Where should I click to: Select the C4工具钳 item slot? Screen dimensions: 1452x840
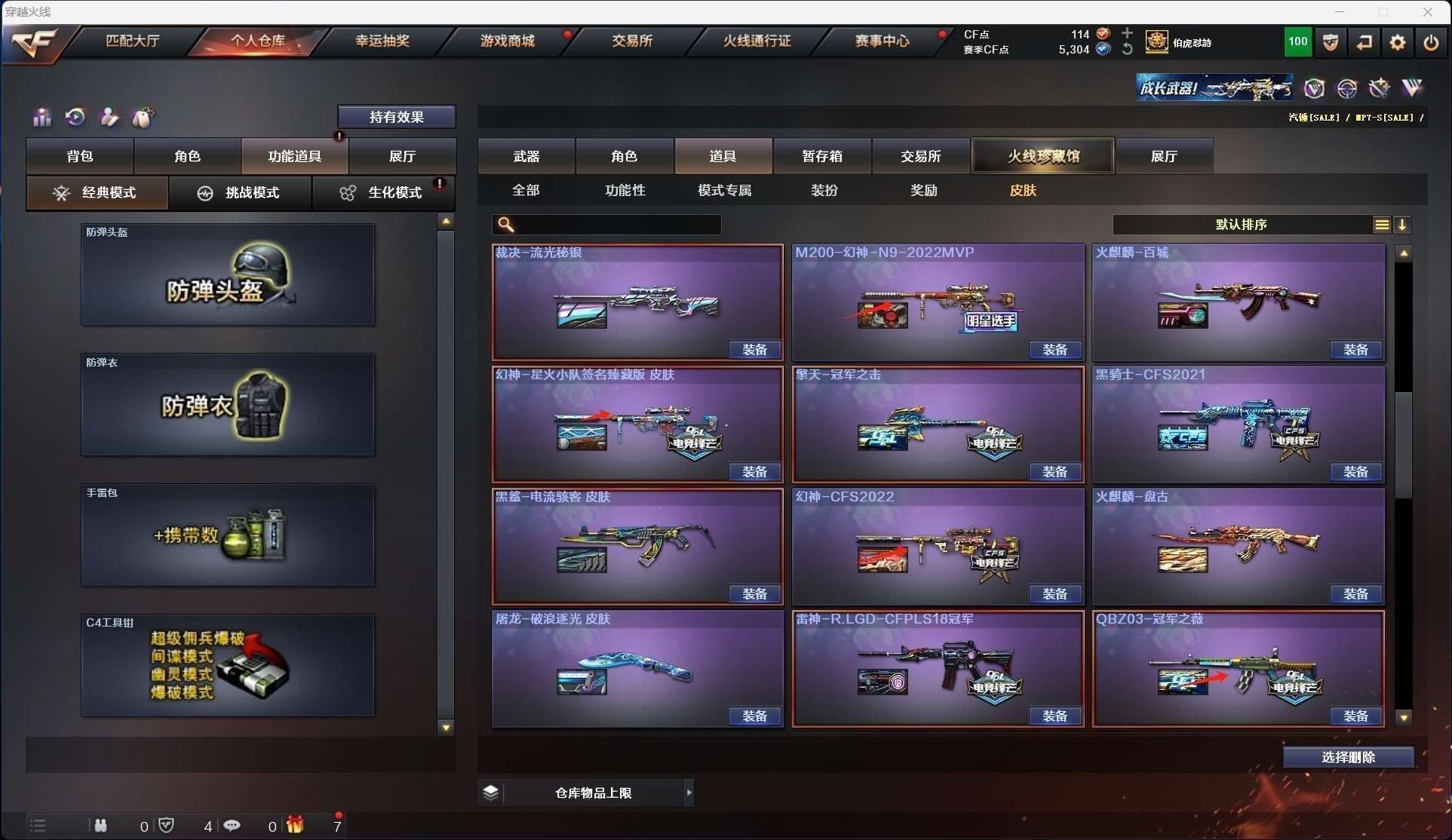tap(228, 666)
